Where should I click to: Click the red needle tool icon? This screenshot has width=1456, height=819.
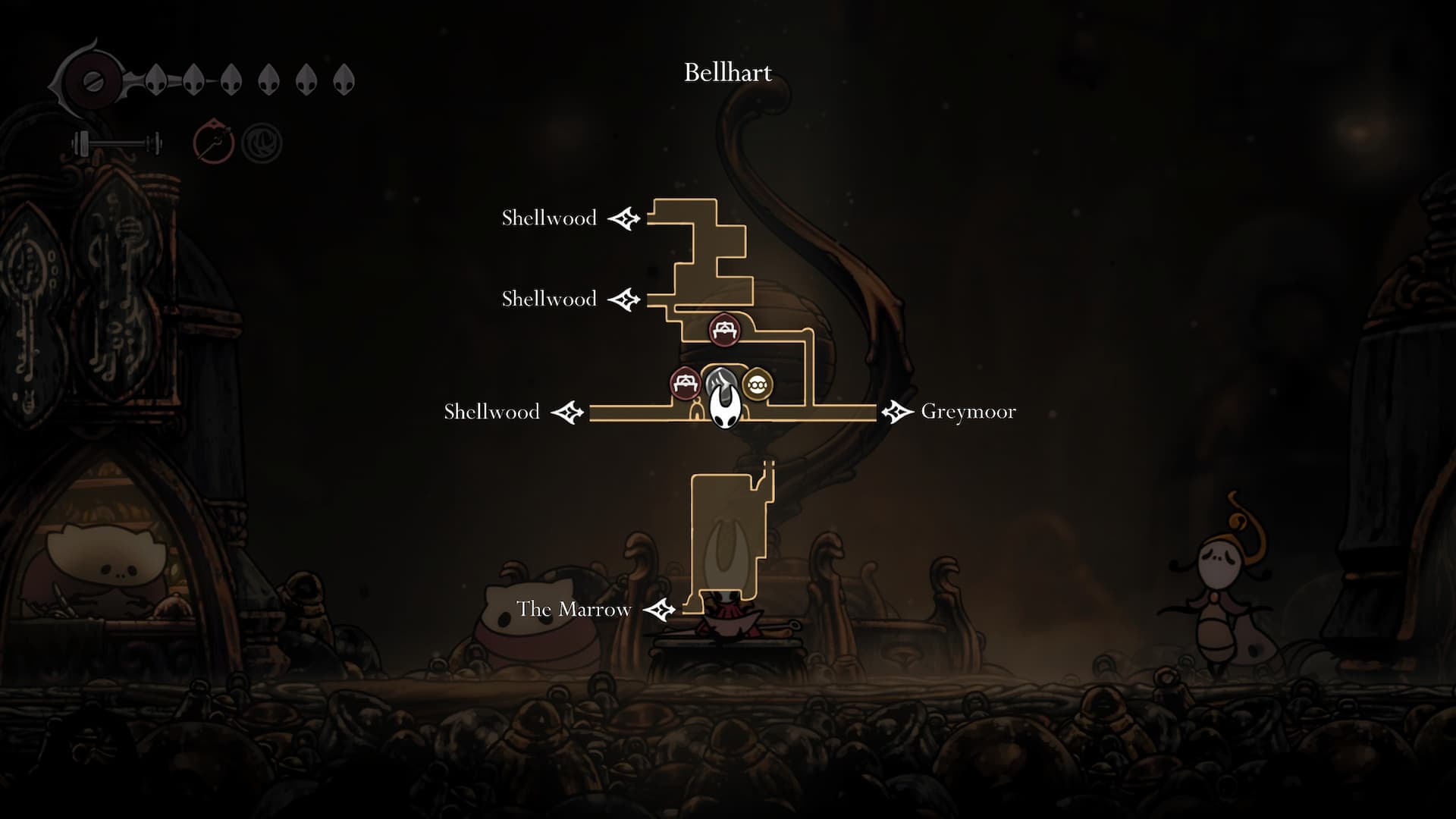[x=213, y=141]
